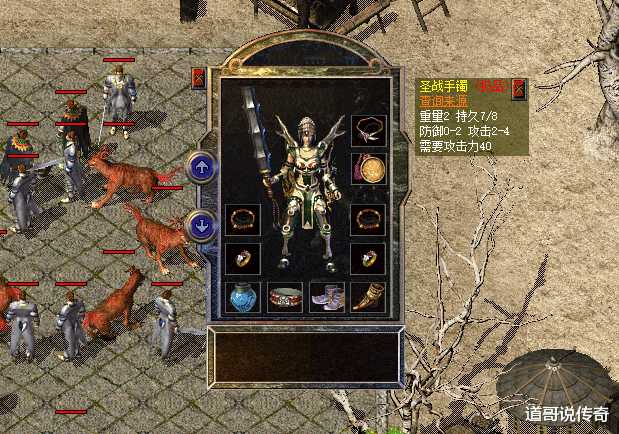Select the left-hand bracelet slot
The height and width of the screenshot is (434, 619).
(x=243, y=219)
